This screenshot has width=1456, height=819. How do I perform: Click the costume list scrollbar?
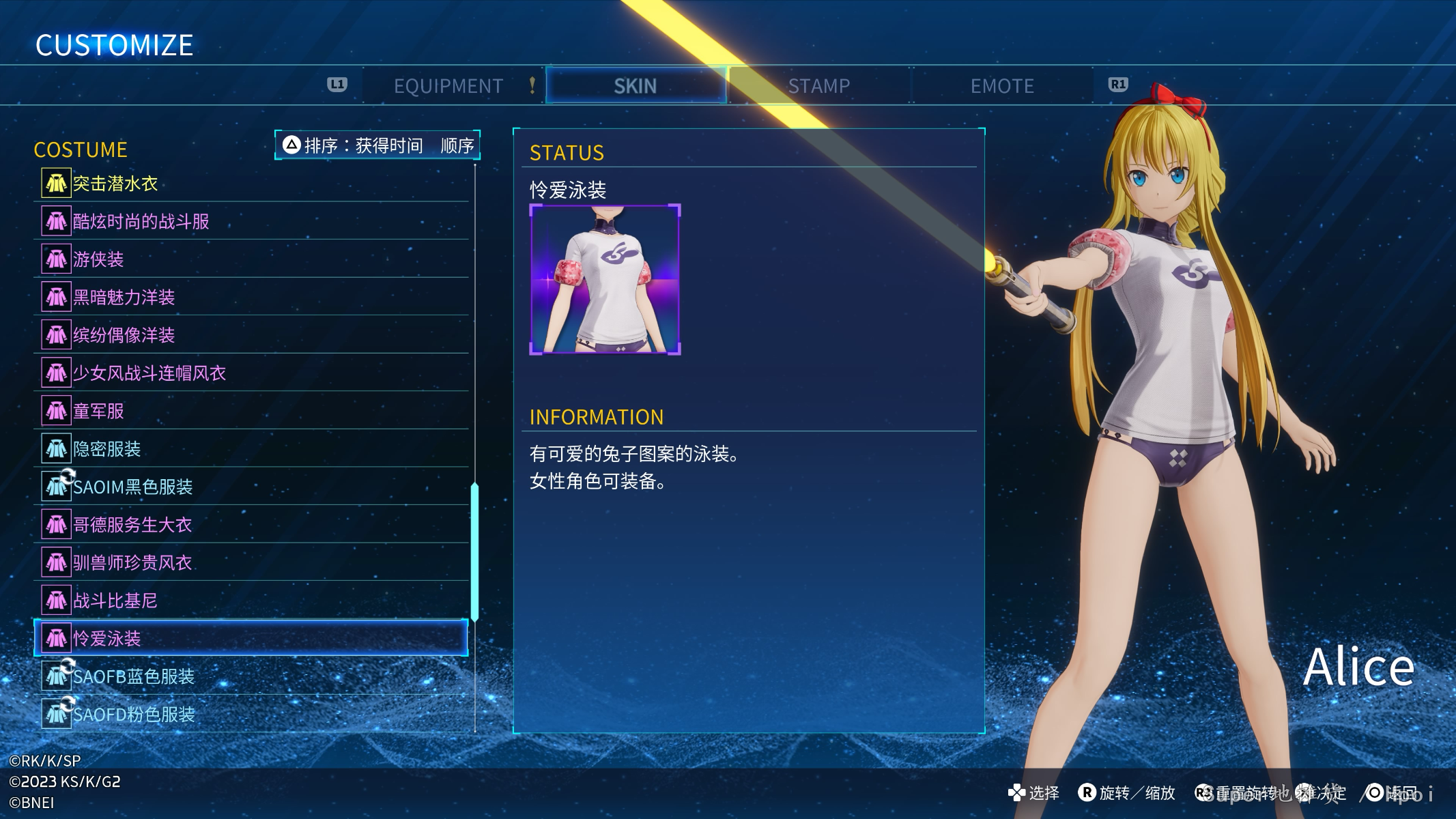tap(474, 551)
